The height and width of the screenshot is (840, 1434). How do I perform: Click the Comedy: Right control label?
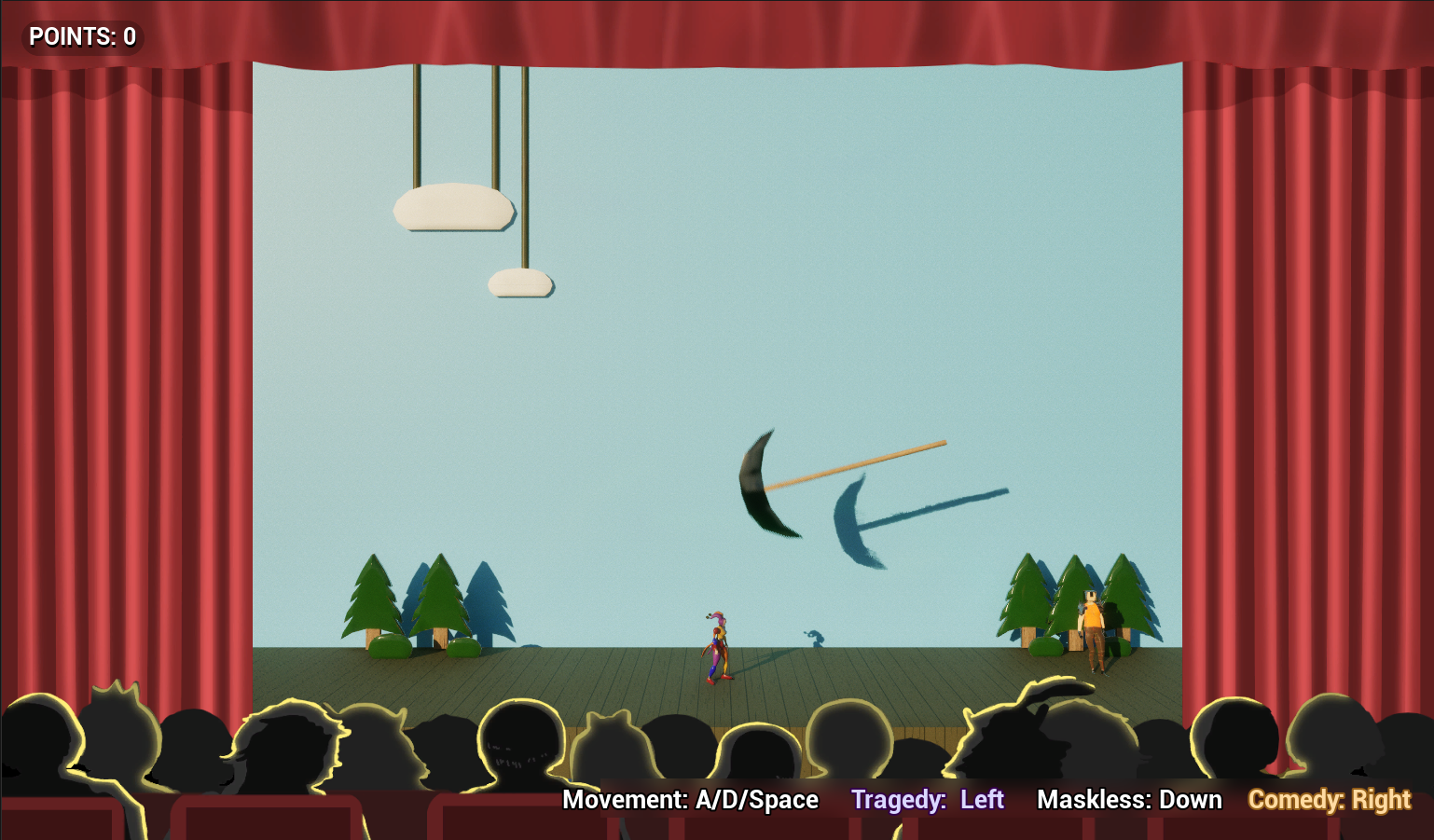[1331, 800]
